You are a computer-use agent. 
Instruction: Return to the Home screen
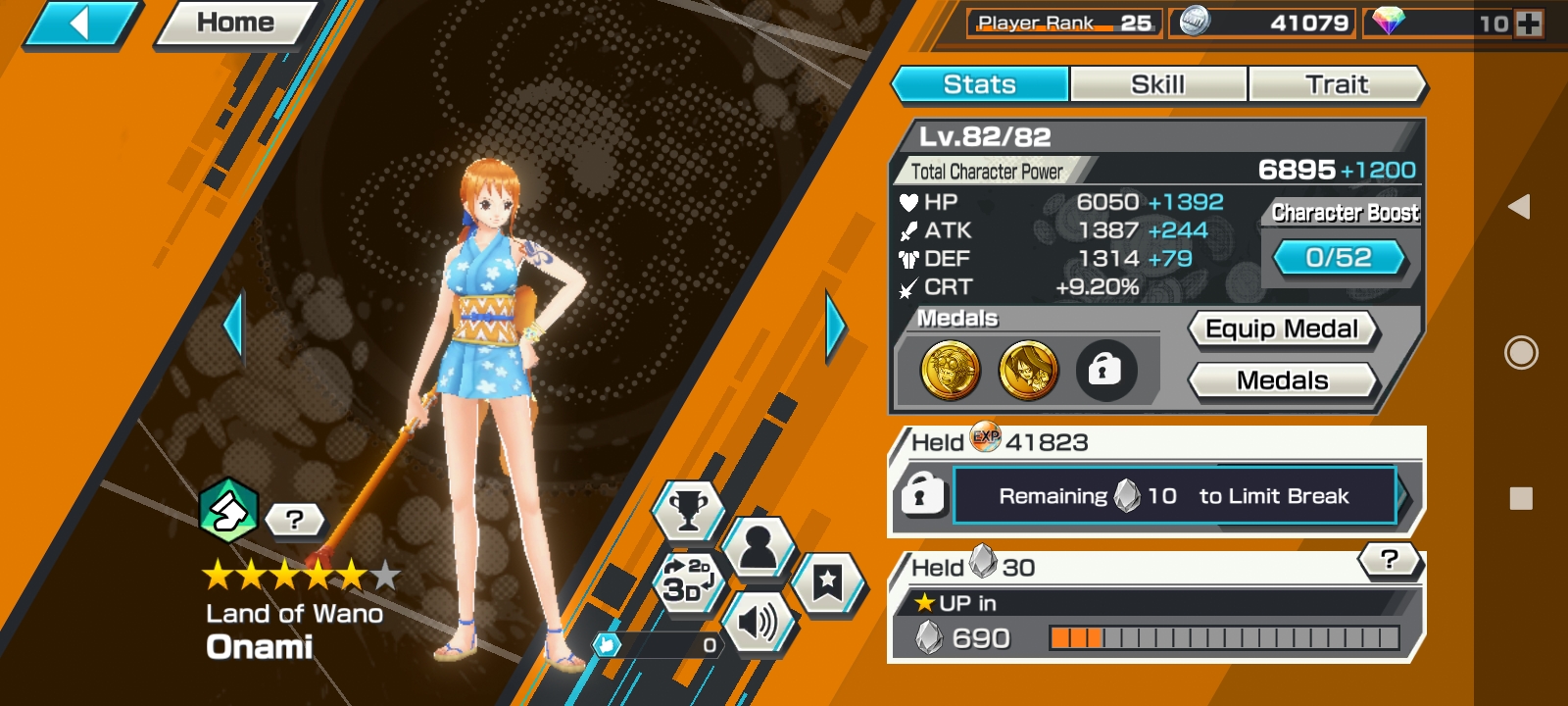click(x=235, y=24)
